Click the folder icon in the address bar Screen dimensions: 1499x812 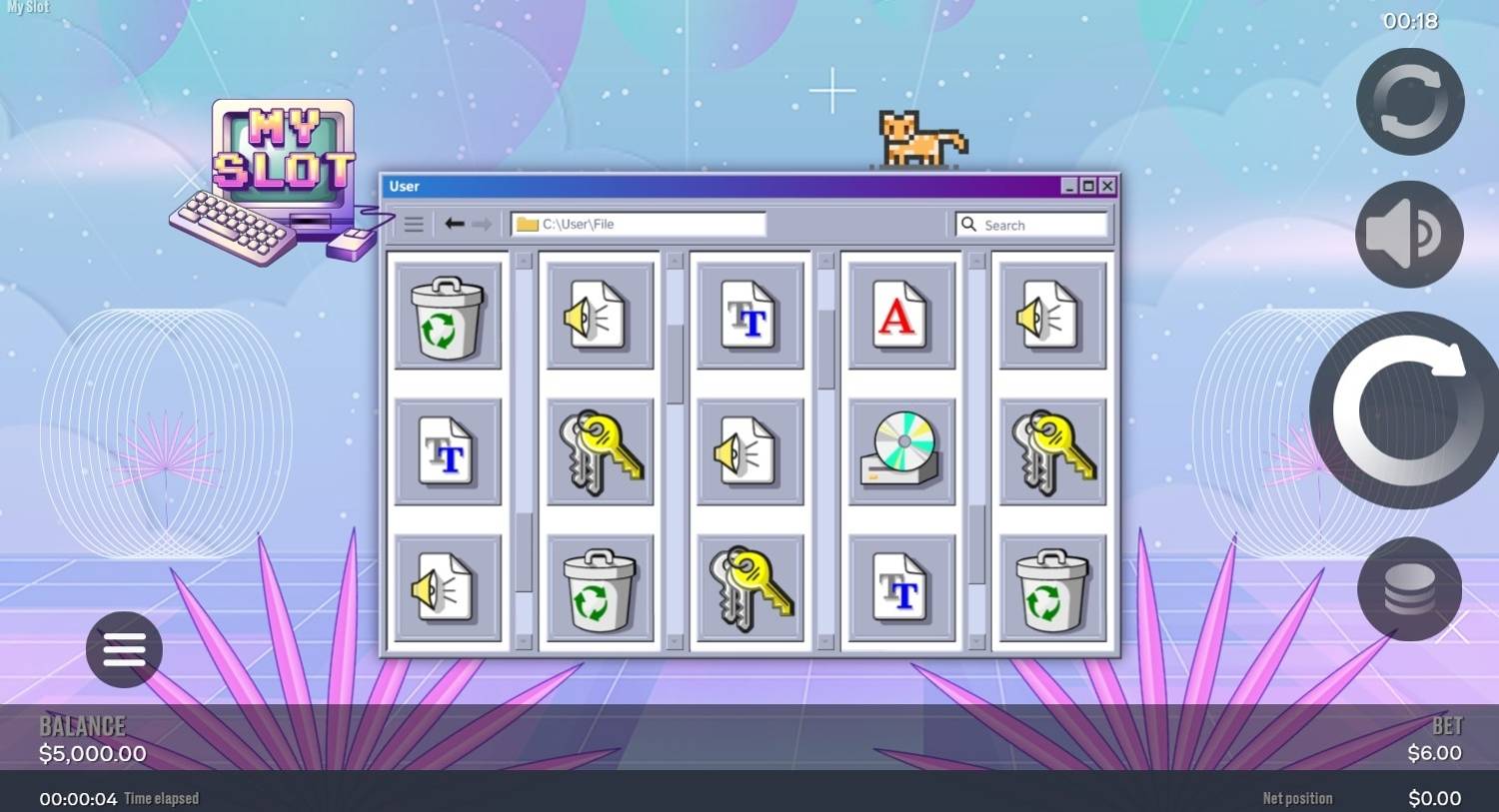(x=527, y=224)
